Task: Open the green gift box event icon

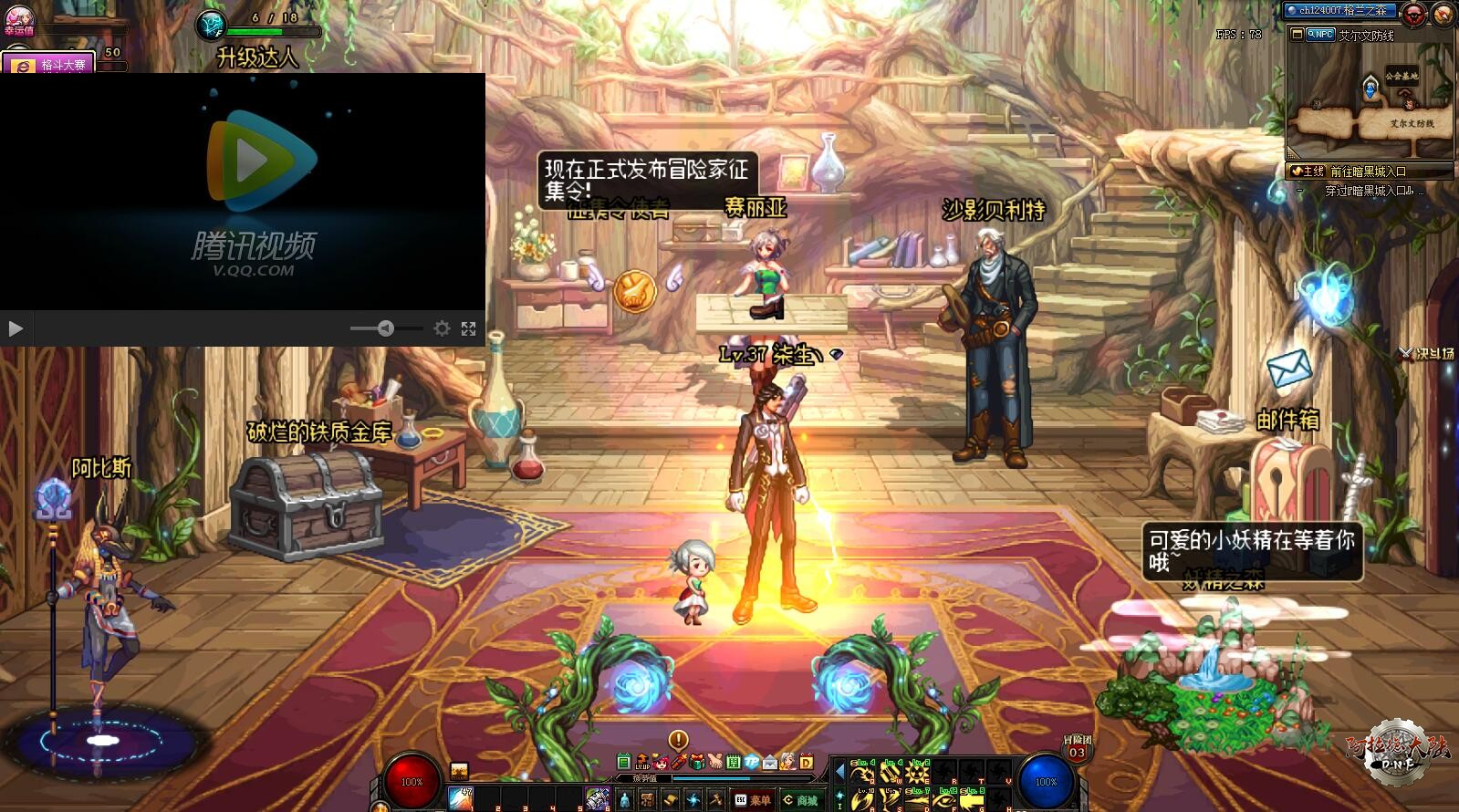Action: pos(697,762)
